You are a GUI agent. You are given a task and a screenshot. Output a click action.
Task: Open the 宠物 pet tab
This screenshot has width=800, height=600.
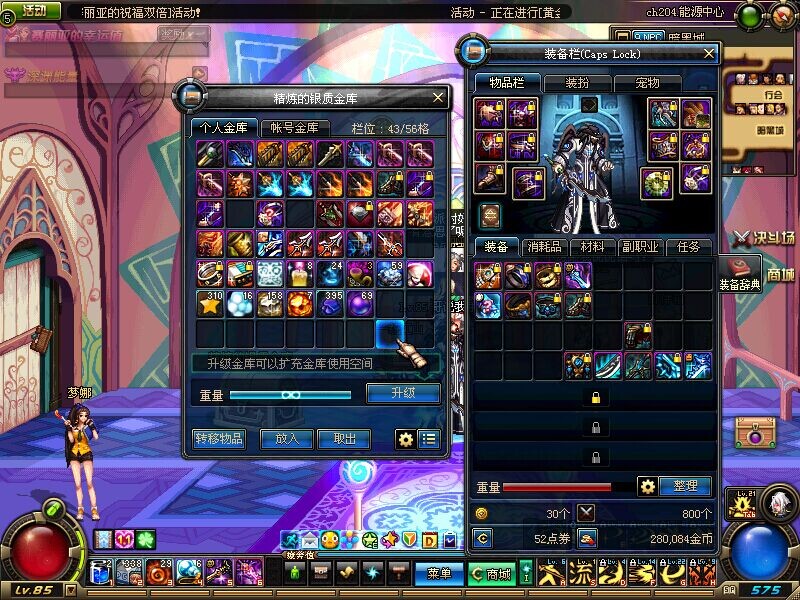646,83
